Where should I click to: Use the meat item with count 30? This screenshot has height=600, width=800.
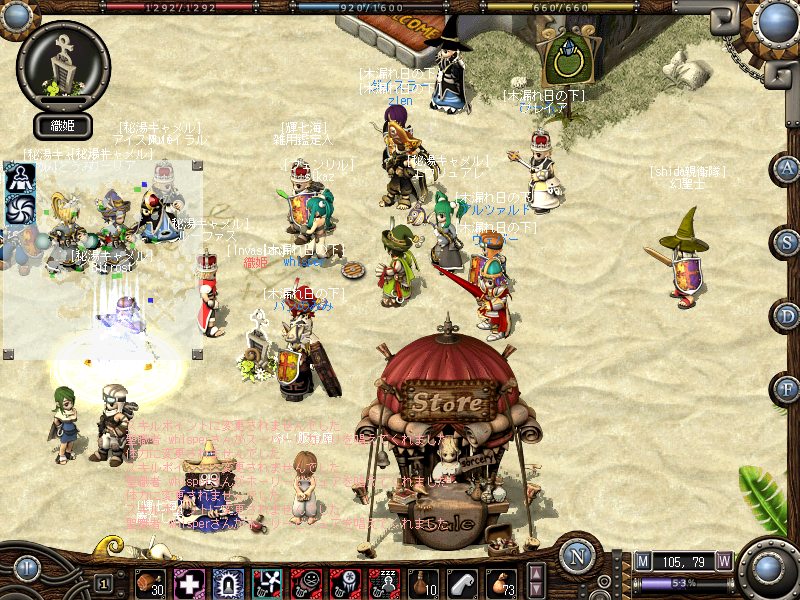pos(150,582)
